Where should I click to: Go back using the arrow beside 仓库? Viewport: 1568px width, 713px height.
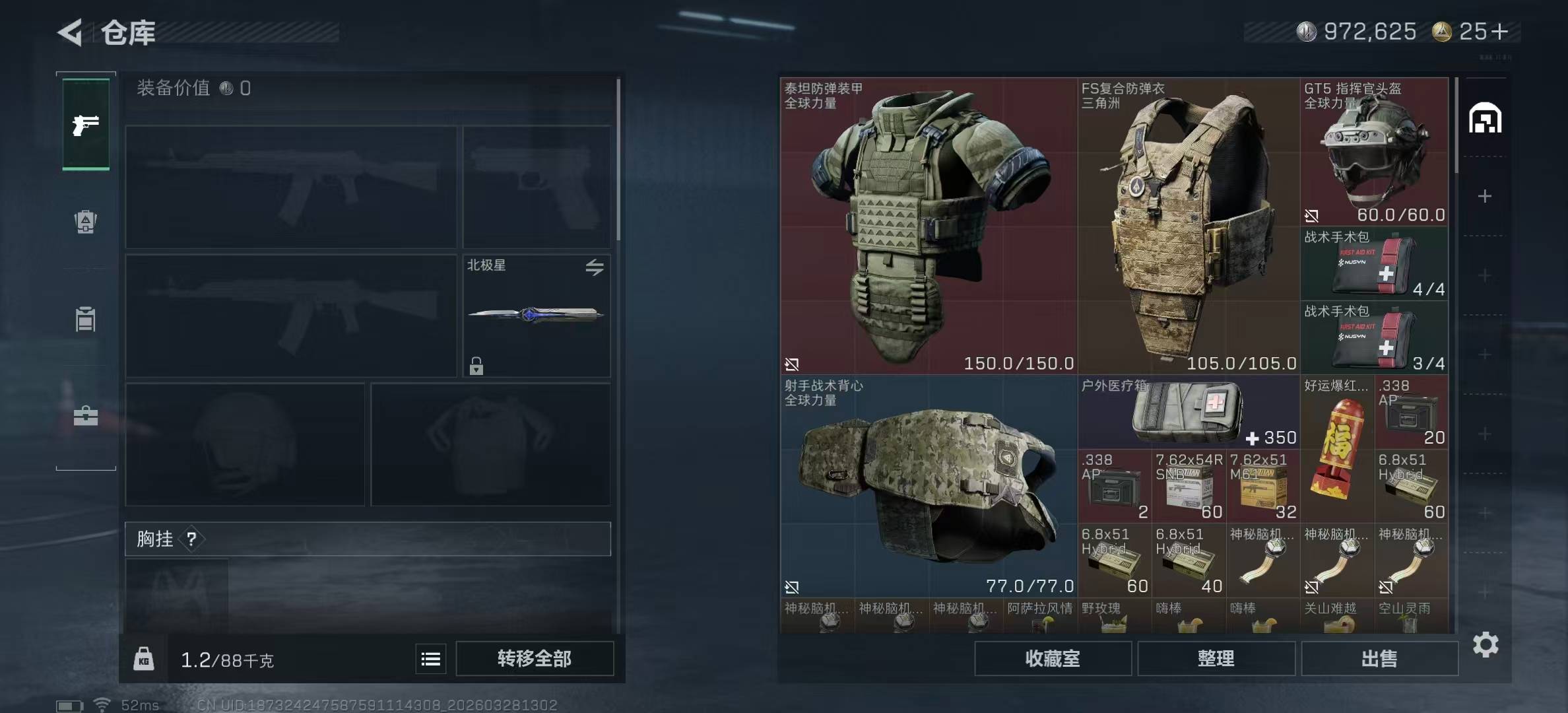coord(71,32)
